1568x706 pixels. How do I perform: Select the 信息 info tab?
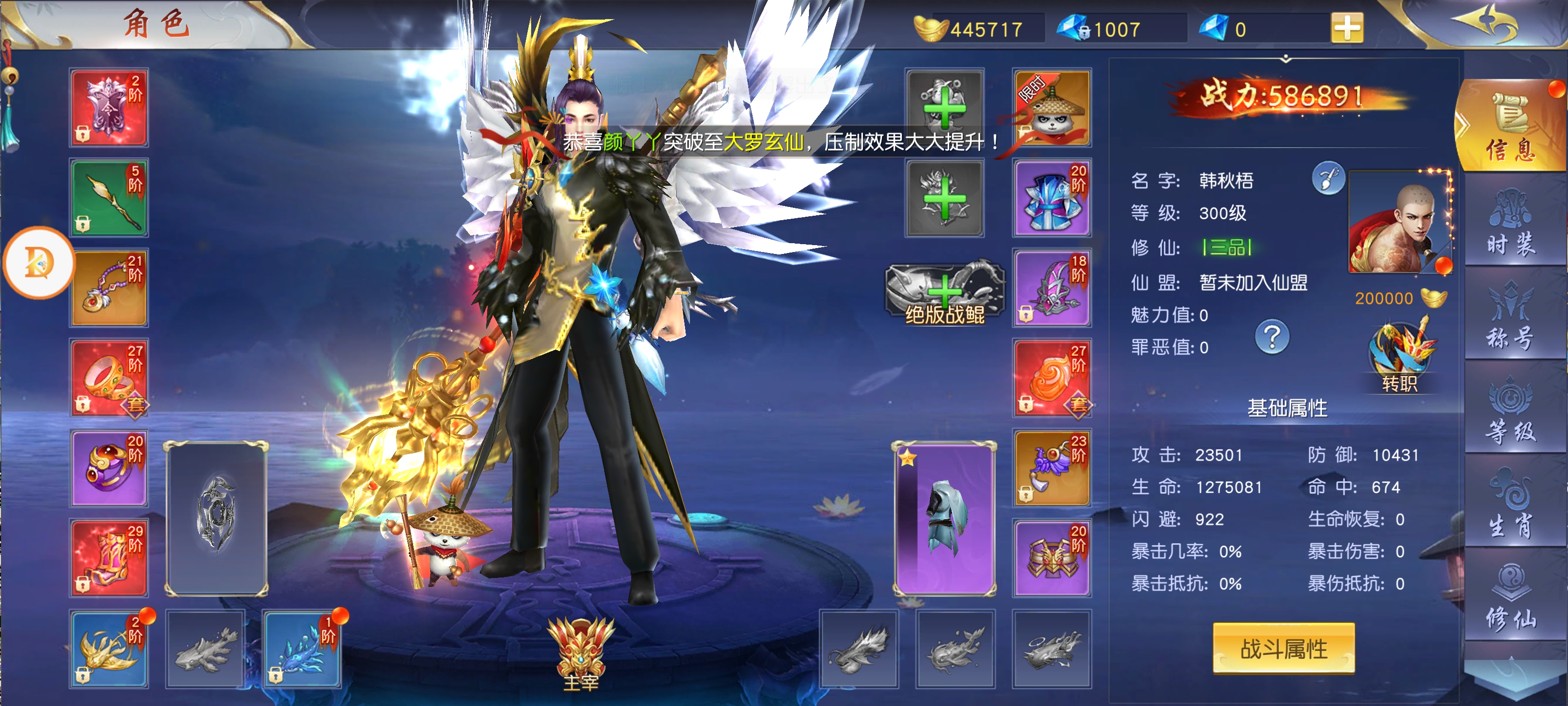[1510, 128]
